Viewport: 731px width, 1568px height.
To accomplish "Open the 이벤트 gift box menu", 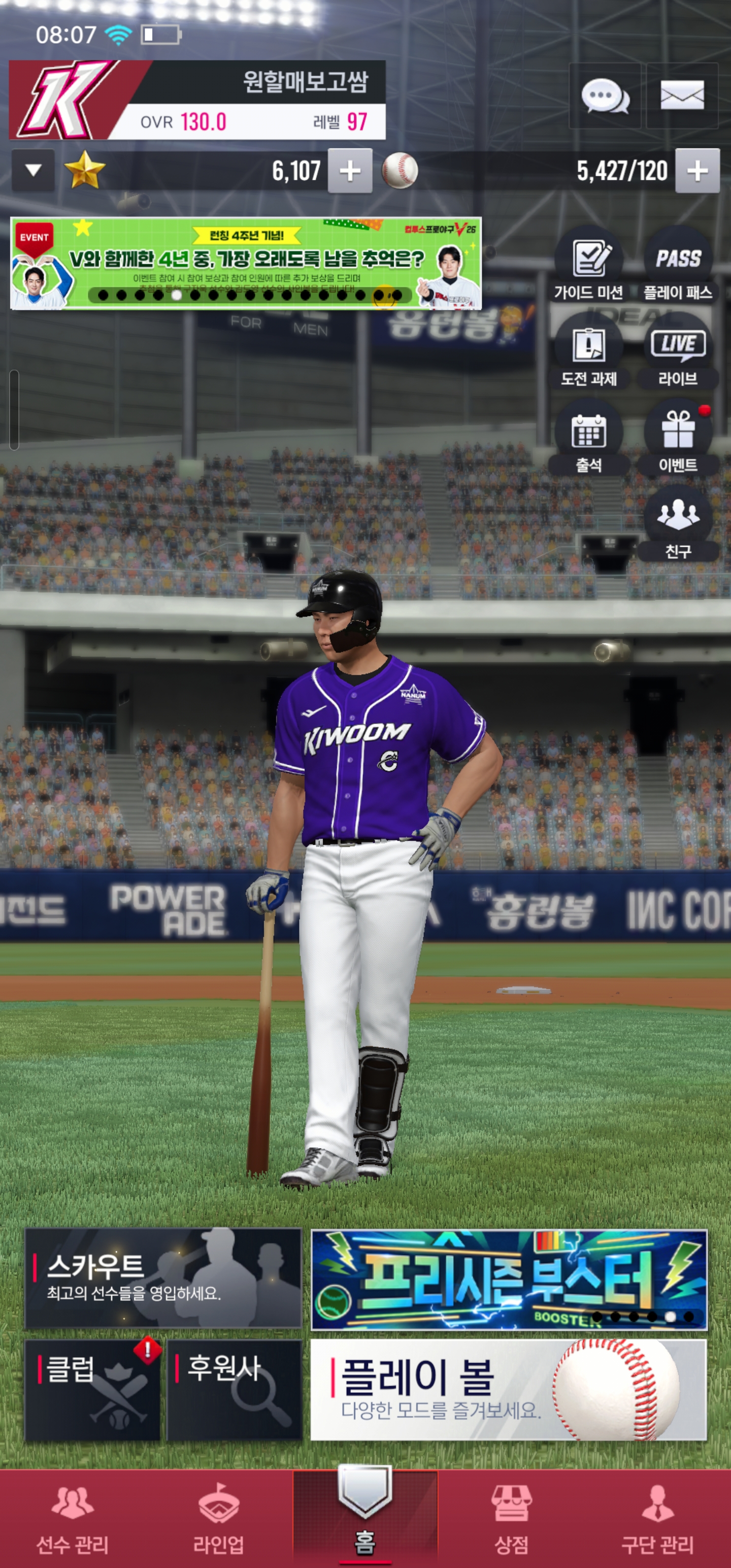I will 678,438.
